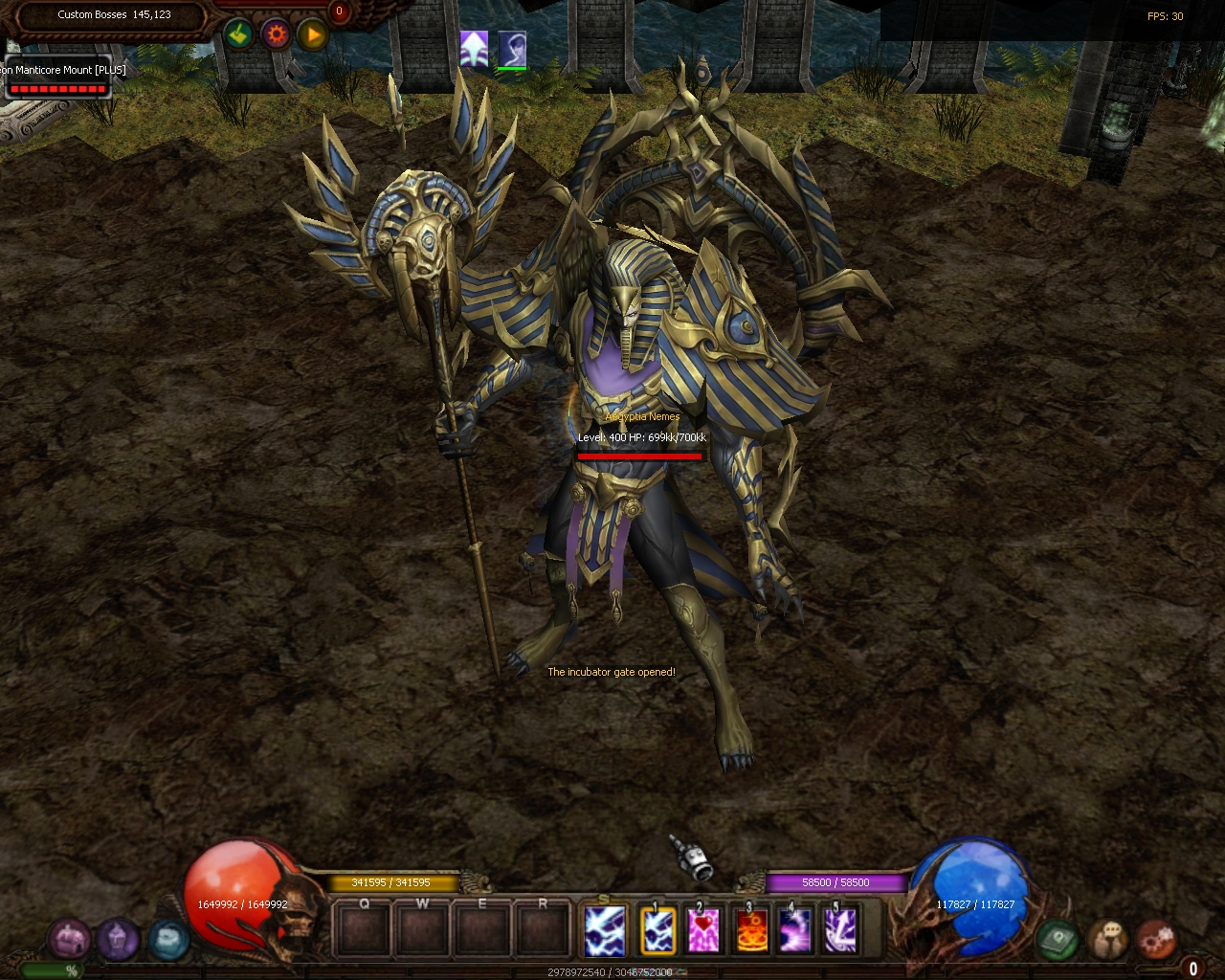Viewport: 1225px width, 980px height.
Task: Use the lightning skill in slot 1
Action: 657,930
